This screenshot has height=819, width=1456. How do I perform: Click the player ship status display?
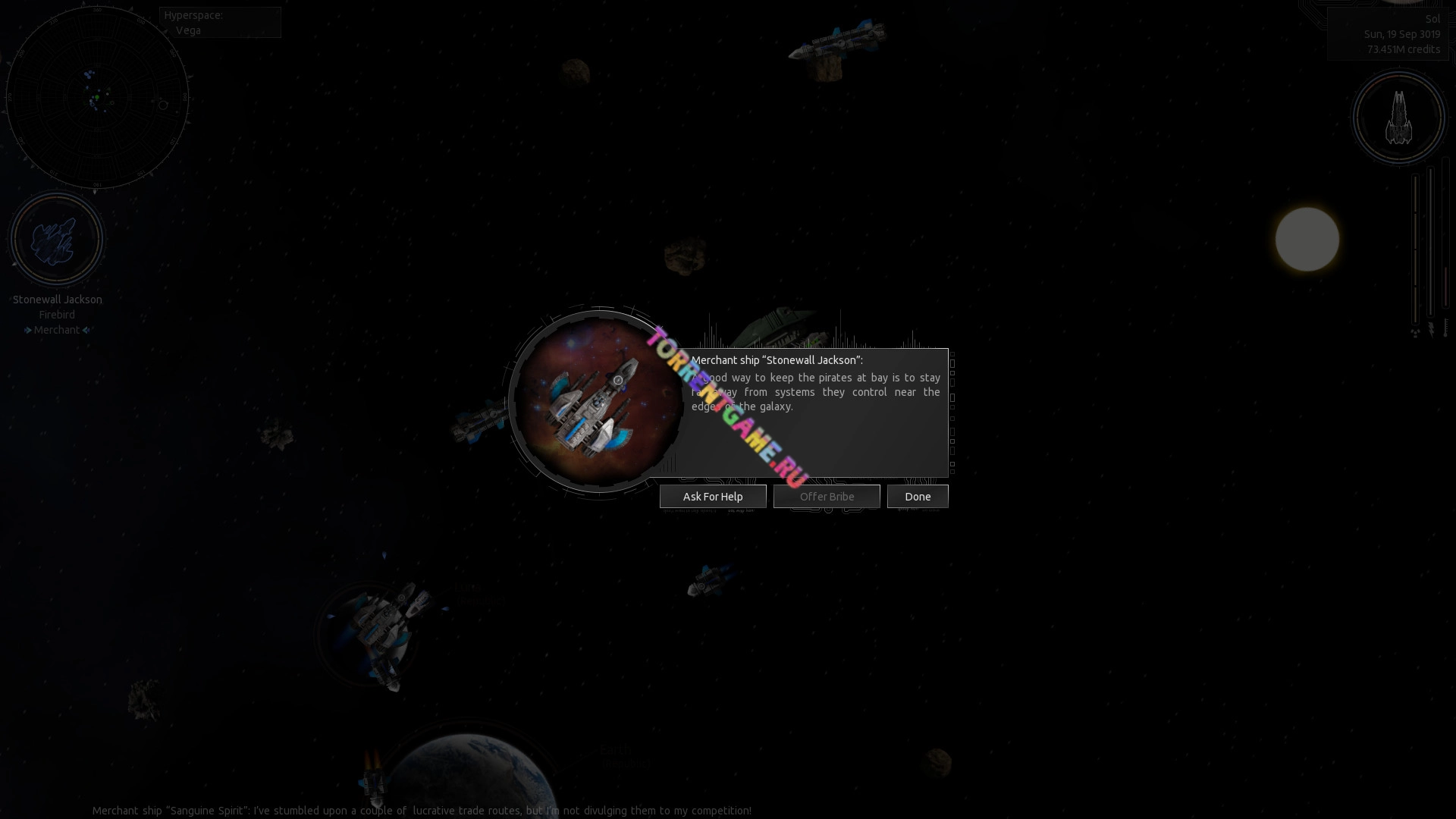(1399, 118)
